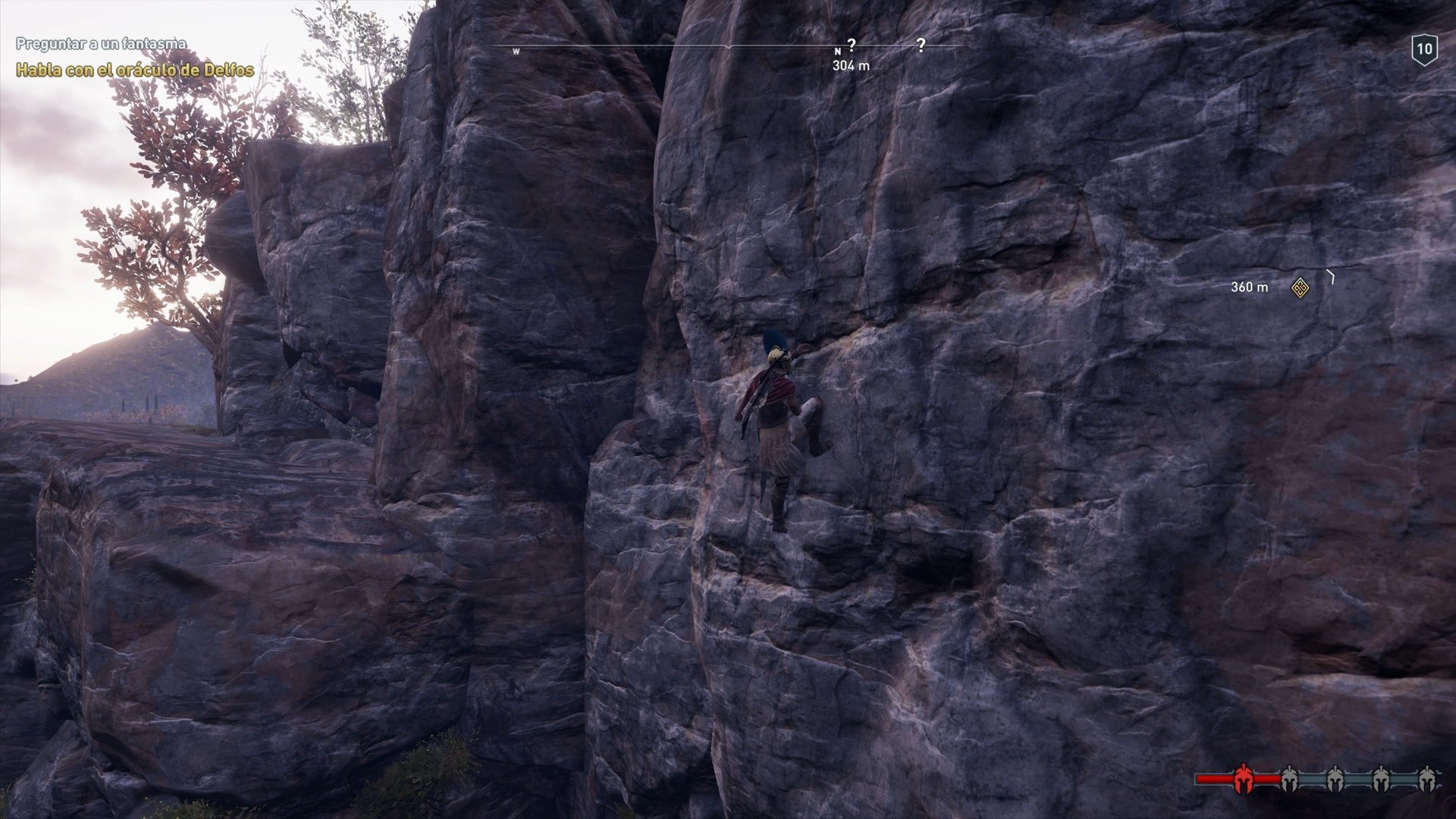Click the question mark beside the N marker

(x=852, y=45)
